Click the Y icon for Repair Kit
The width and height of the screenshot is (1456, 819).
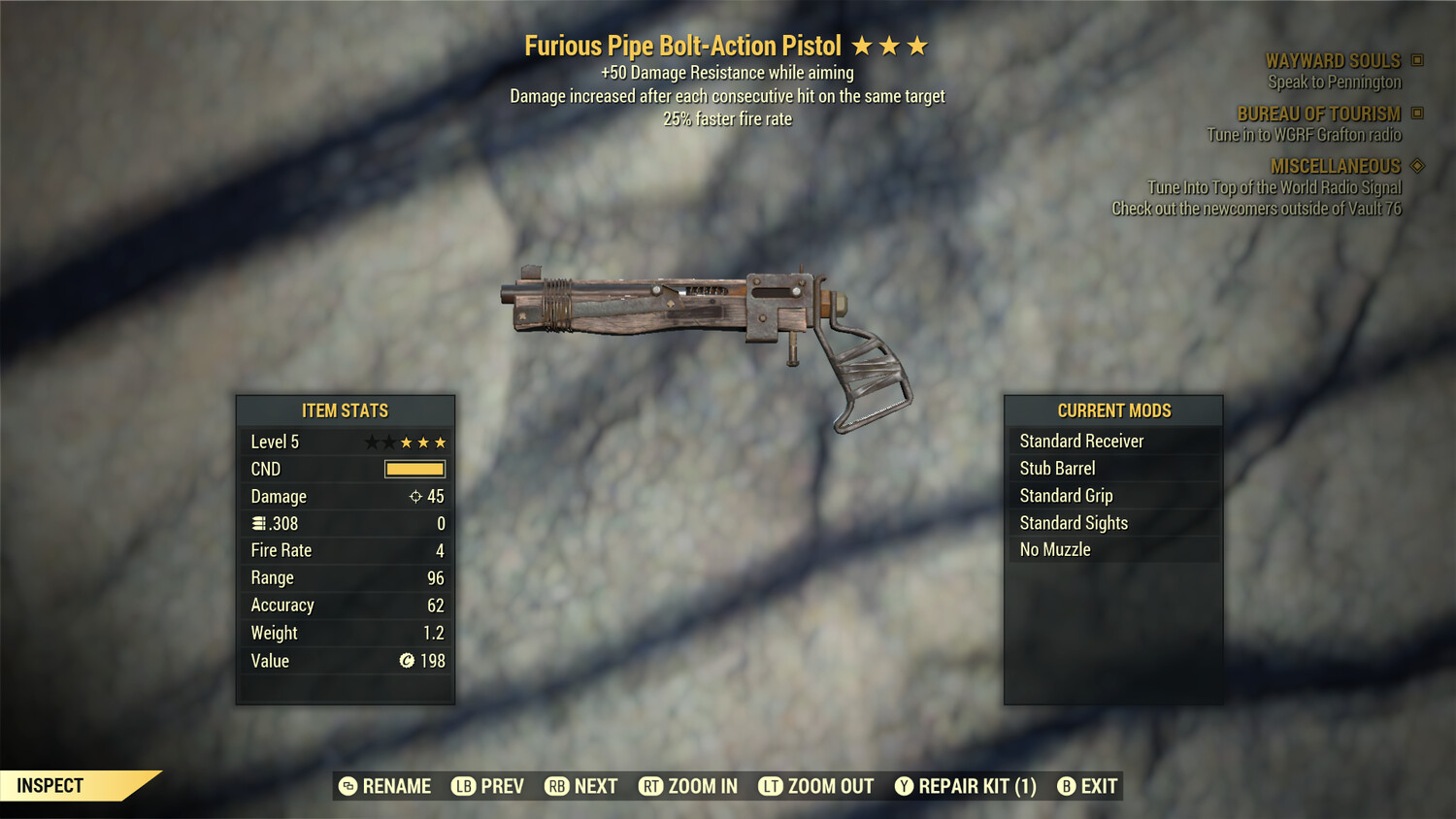point(903,786)
